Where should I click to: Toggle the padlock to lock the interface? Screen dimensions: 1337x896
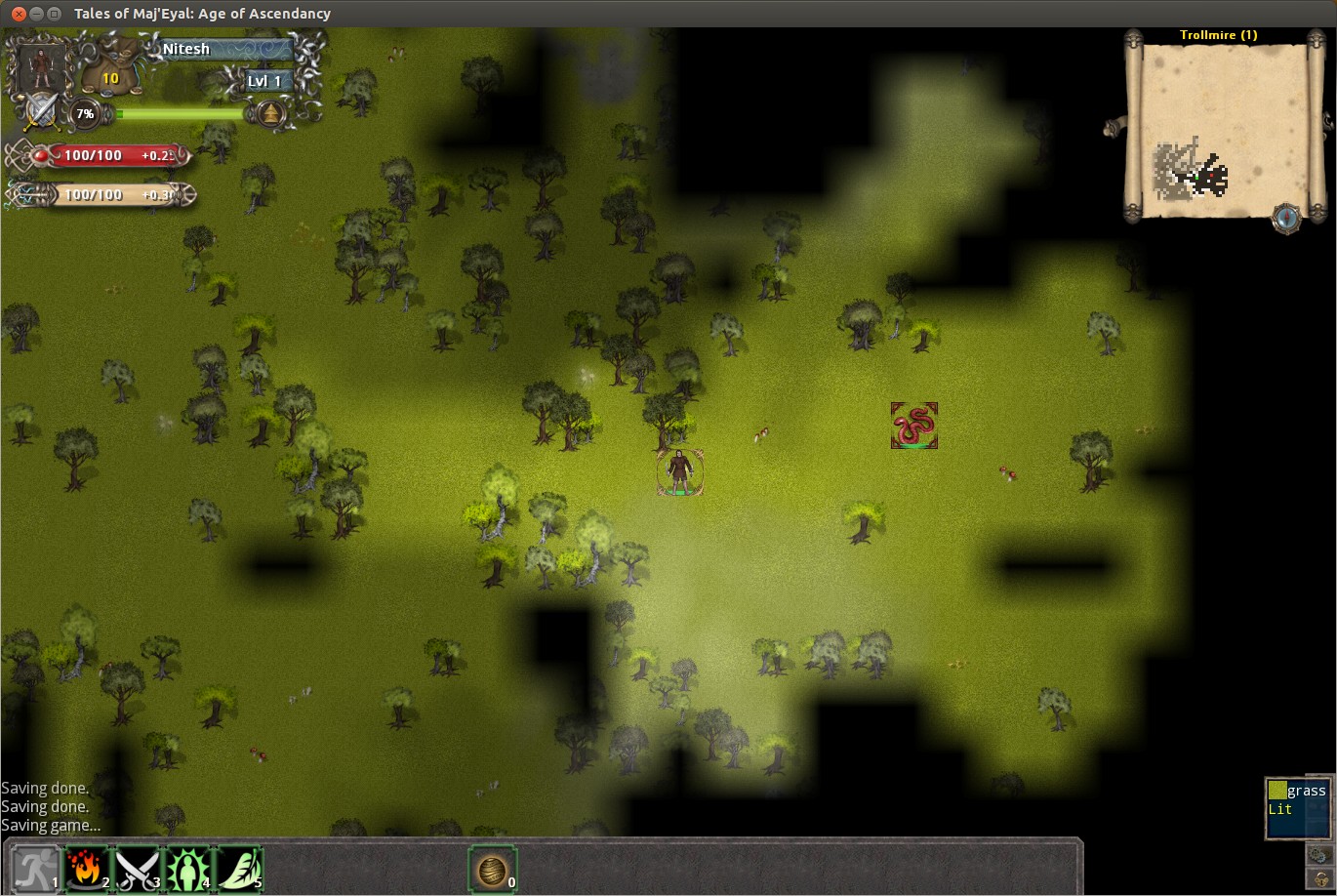(1320, 881)
